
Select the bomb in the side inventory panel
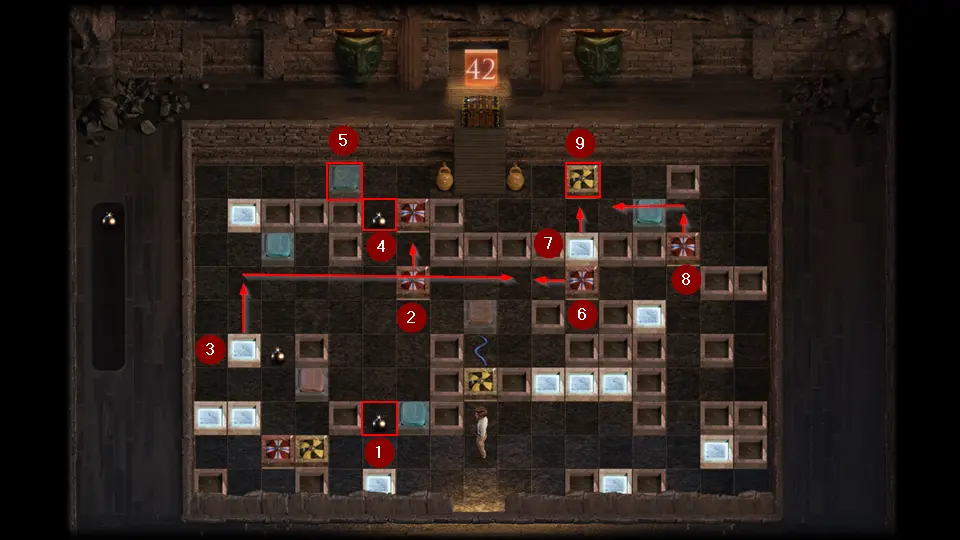click(x=109, y=219)
